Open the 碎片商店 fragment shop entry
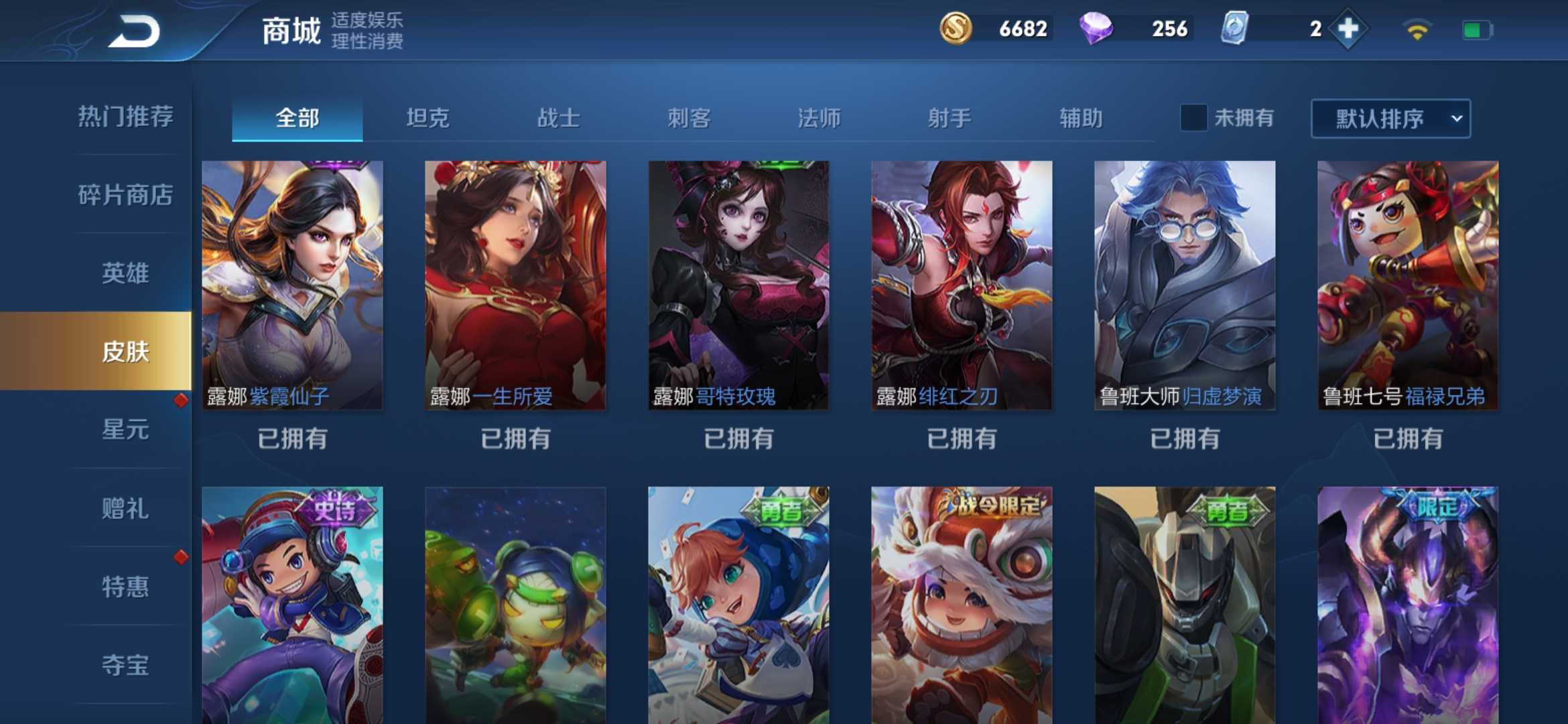The height and width of the screenshot is (724, 1568). [x=125, y=196]
